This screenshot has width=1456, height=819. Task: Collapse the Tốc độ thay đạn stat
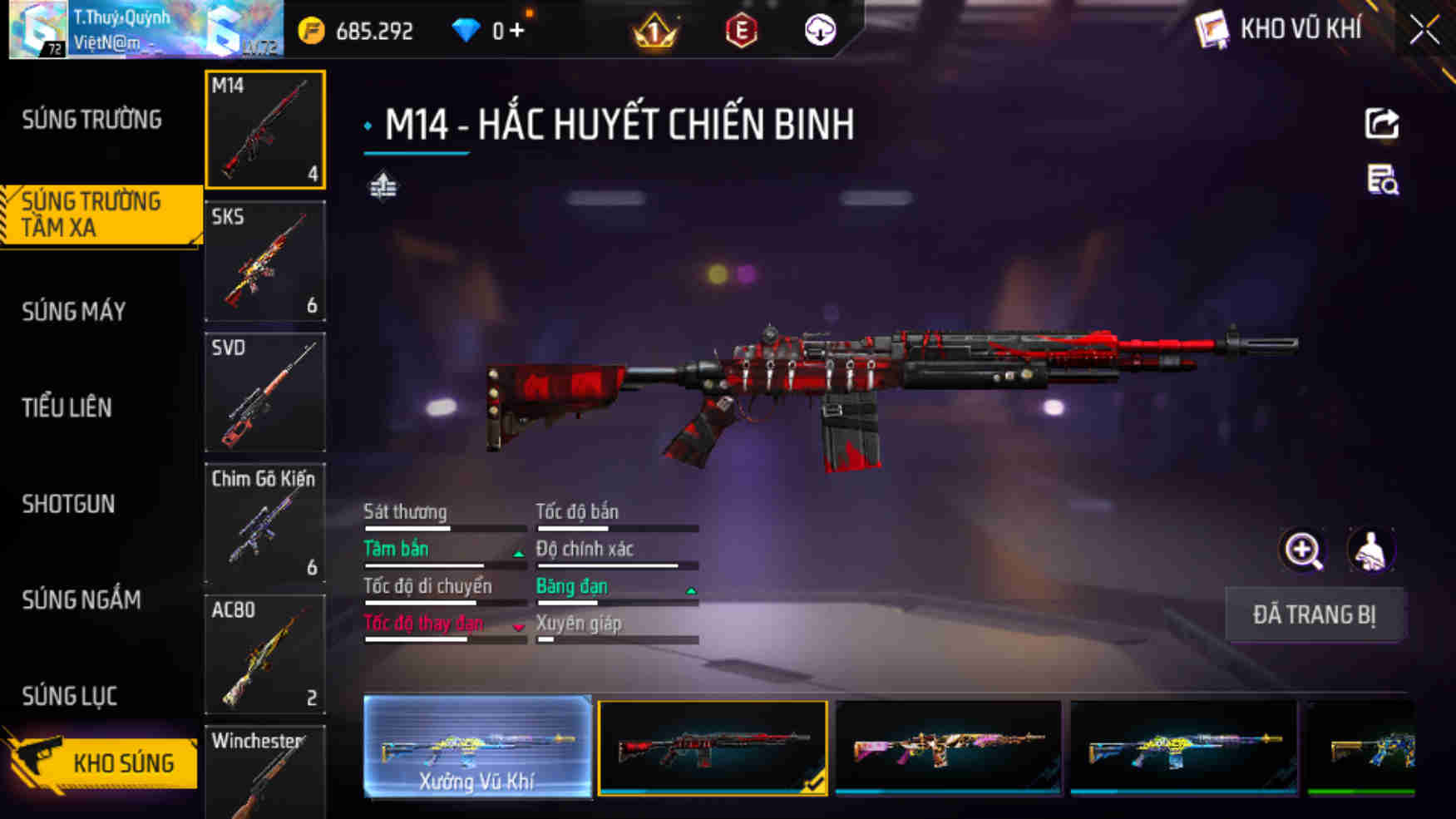pos(518,625)
